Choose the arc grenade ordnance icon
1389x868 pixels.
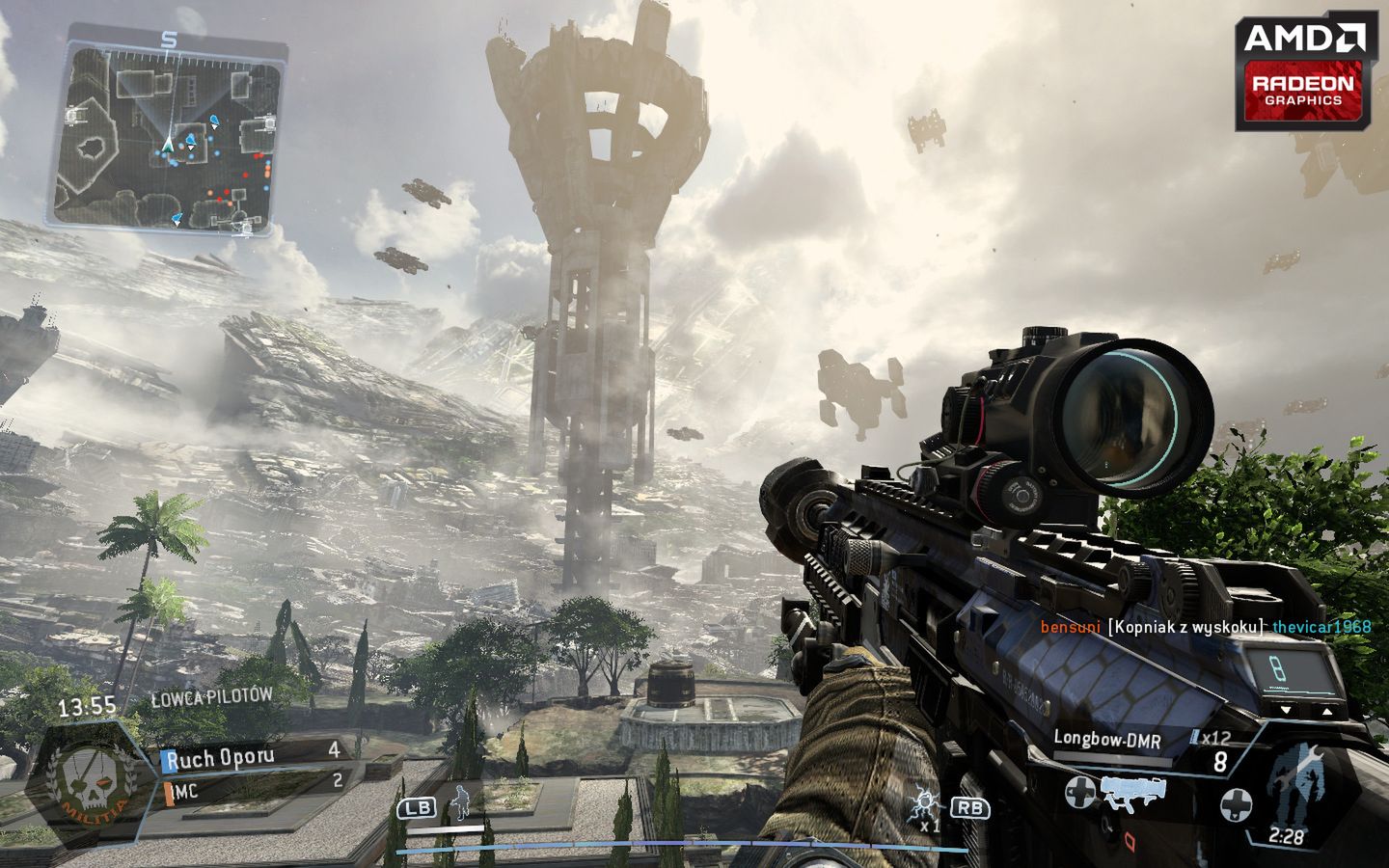pos(924,802)
